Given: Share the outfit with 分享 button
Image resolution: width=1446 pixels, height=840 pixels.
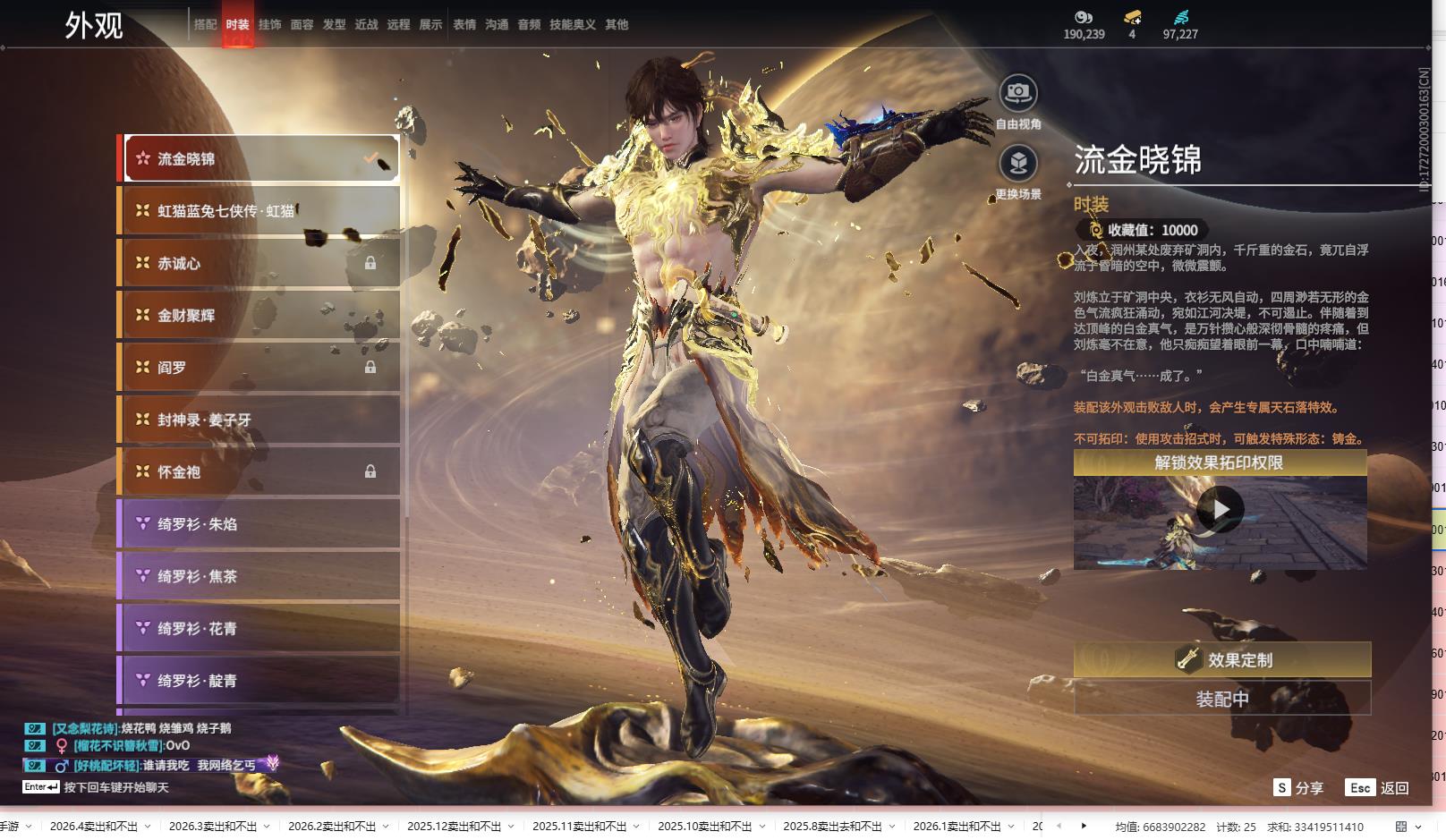Looking at the screenshot, I should pyautogui.click(x=1299, y=788).
